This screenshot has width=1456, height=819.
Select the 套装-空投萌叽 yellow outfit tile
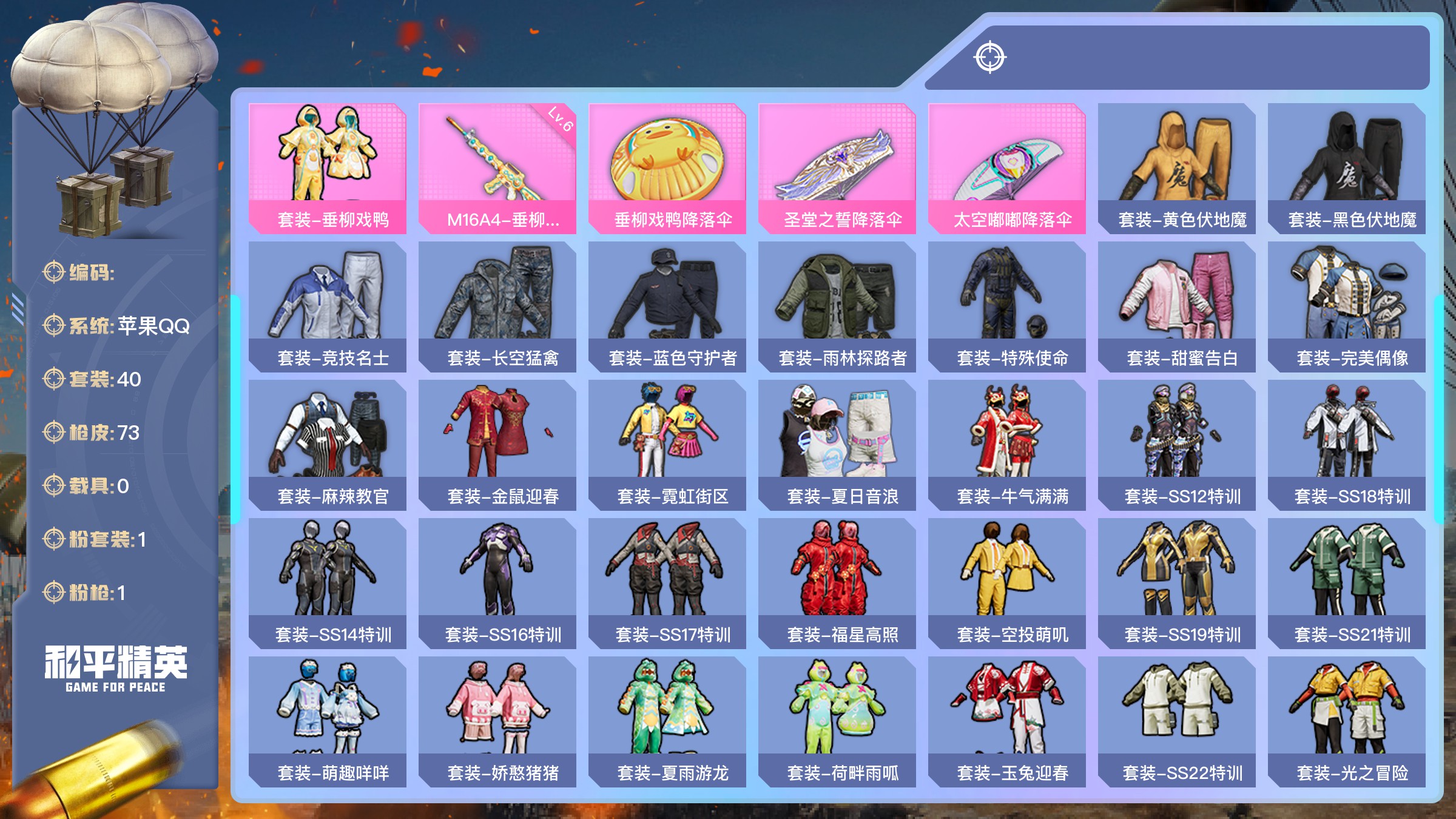pyautogui.click(x=1007, y=583)
